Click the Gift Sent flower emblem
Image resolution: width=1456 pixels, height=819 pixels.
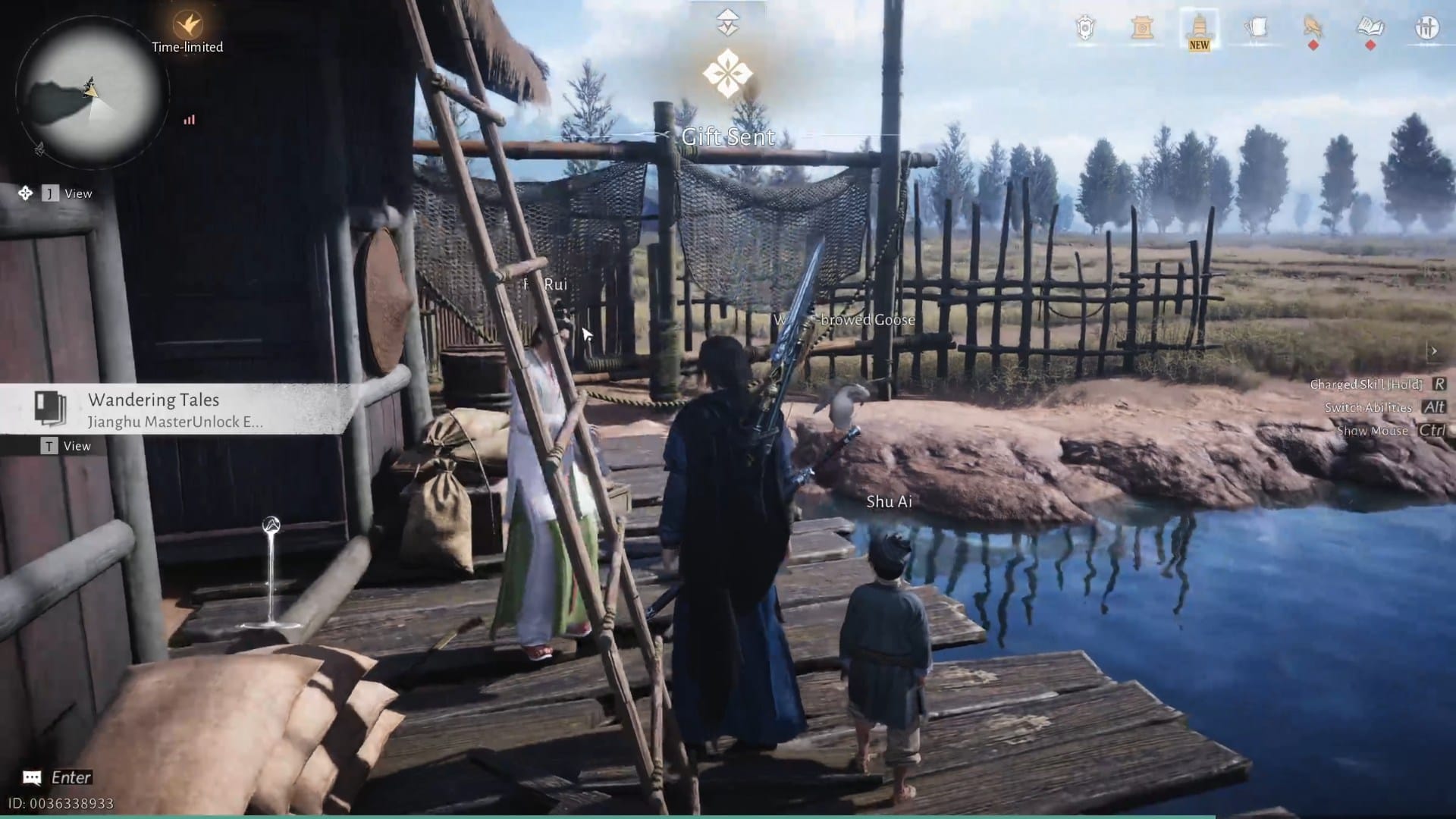730,71
